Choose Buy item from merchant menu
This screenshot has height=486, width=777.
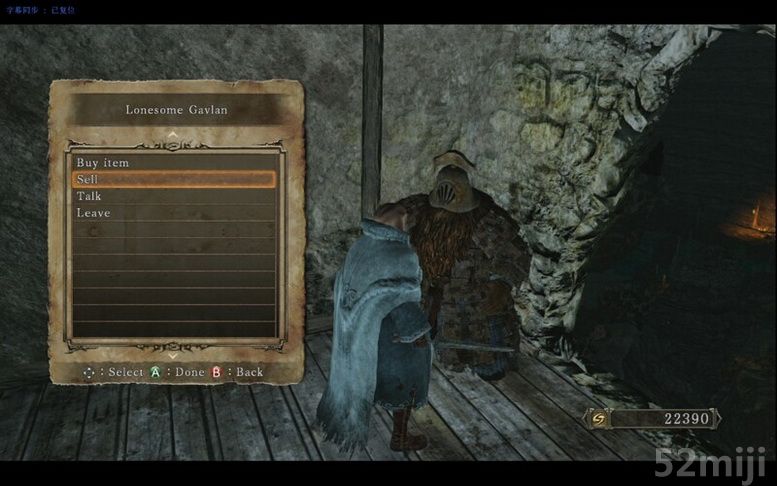[103, 162]
